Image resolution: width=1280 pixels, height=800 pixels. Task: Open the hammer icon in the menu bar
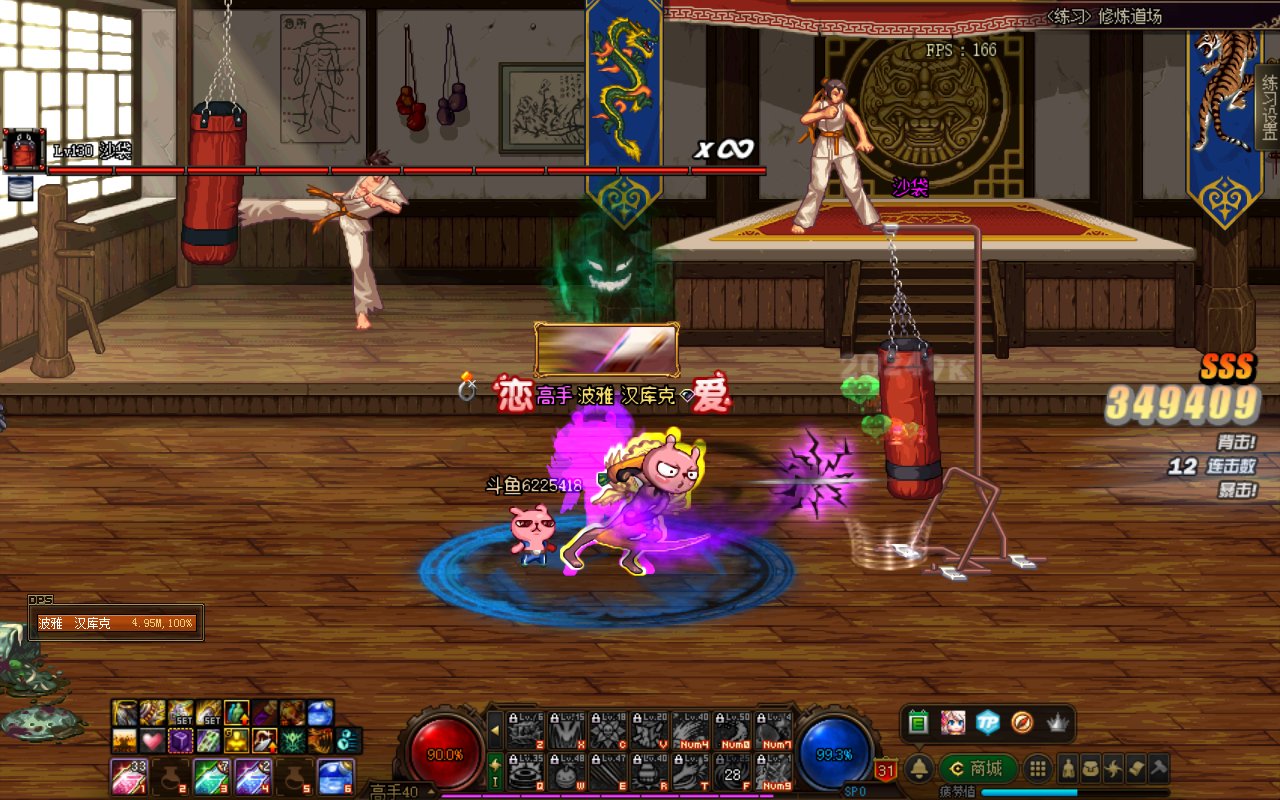[x=1158, y=768]
